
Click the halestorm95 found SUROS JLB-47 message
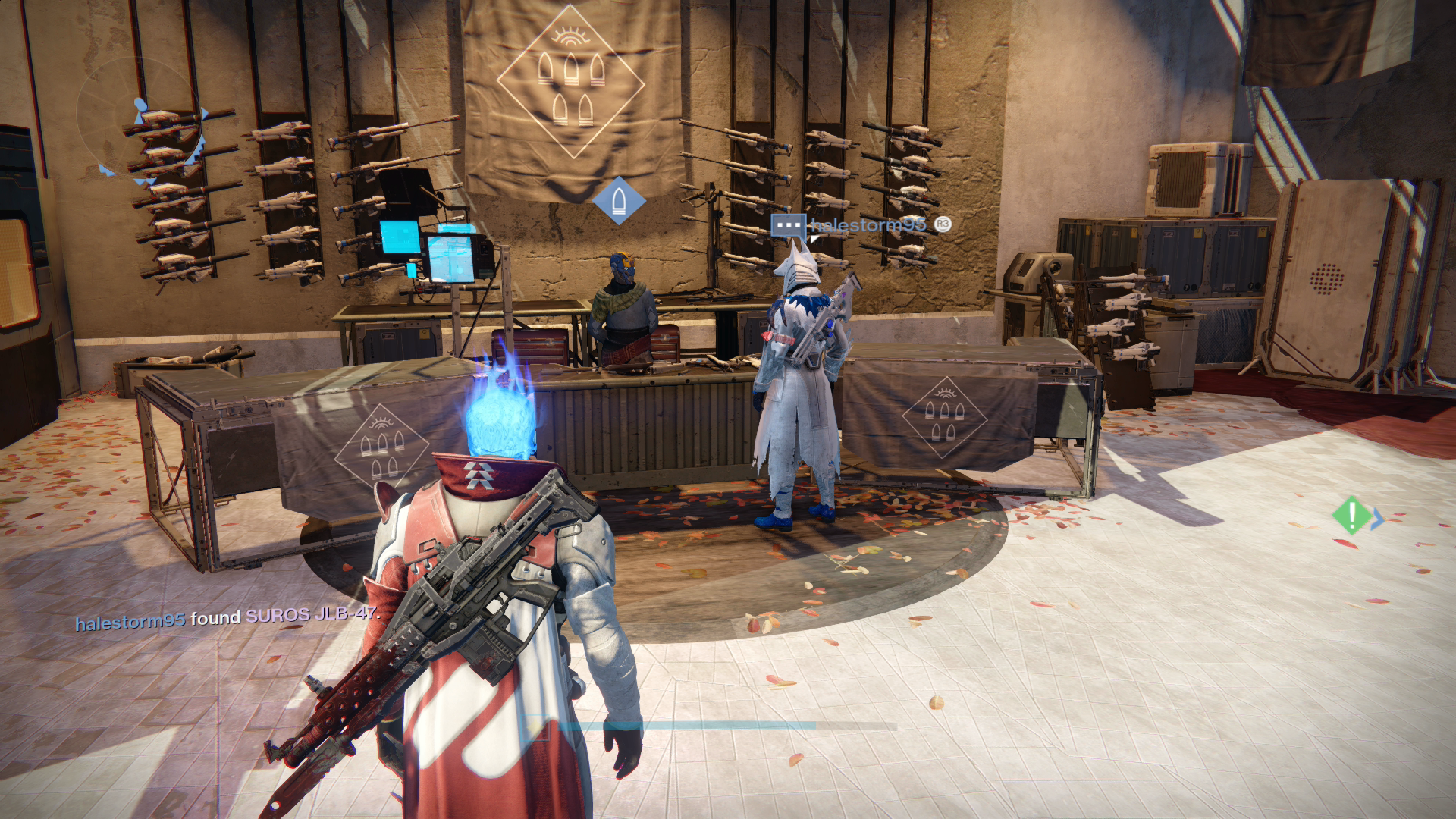click(x=227, y=618)
